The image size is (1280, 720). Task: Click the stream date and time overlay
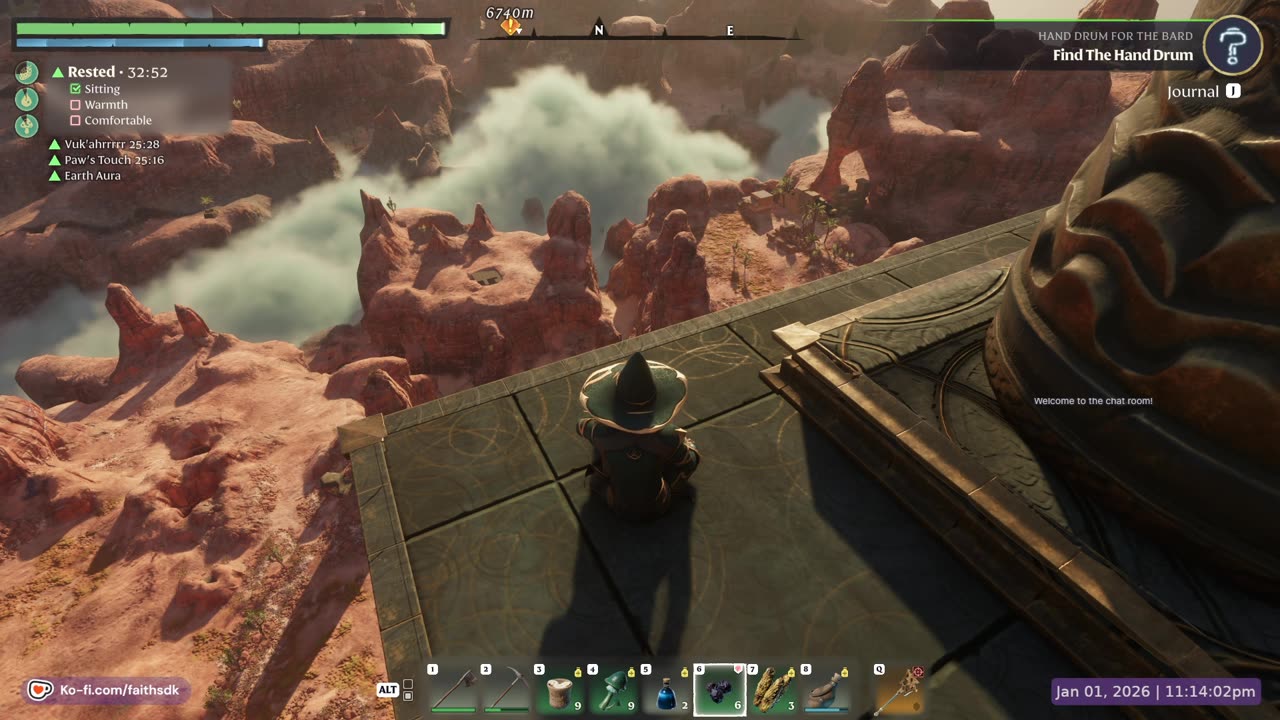click(1156, 691)
